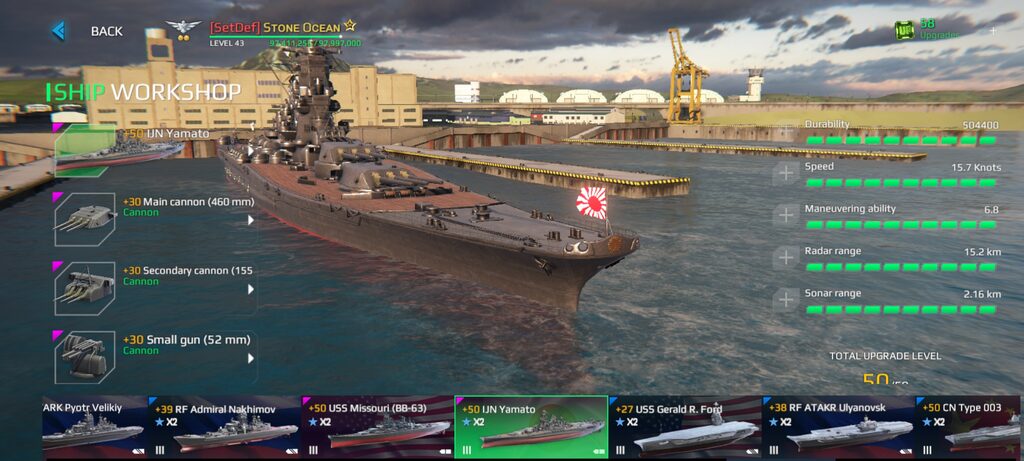The width and height of the screenshot is (1024, 461).
Task: Upgrade Radar range with the plus button
Action: [787, 257]
